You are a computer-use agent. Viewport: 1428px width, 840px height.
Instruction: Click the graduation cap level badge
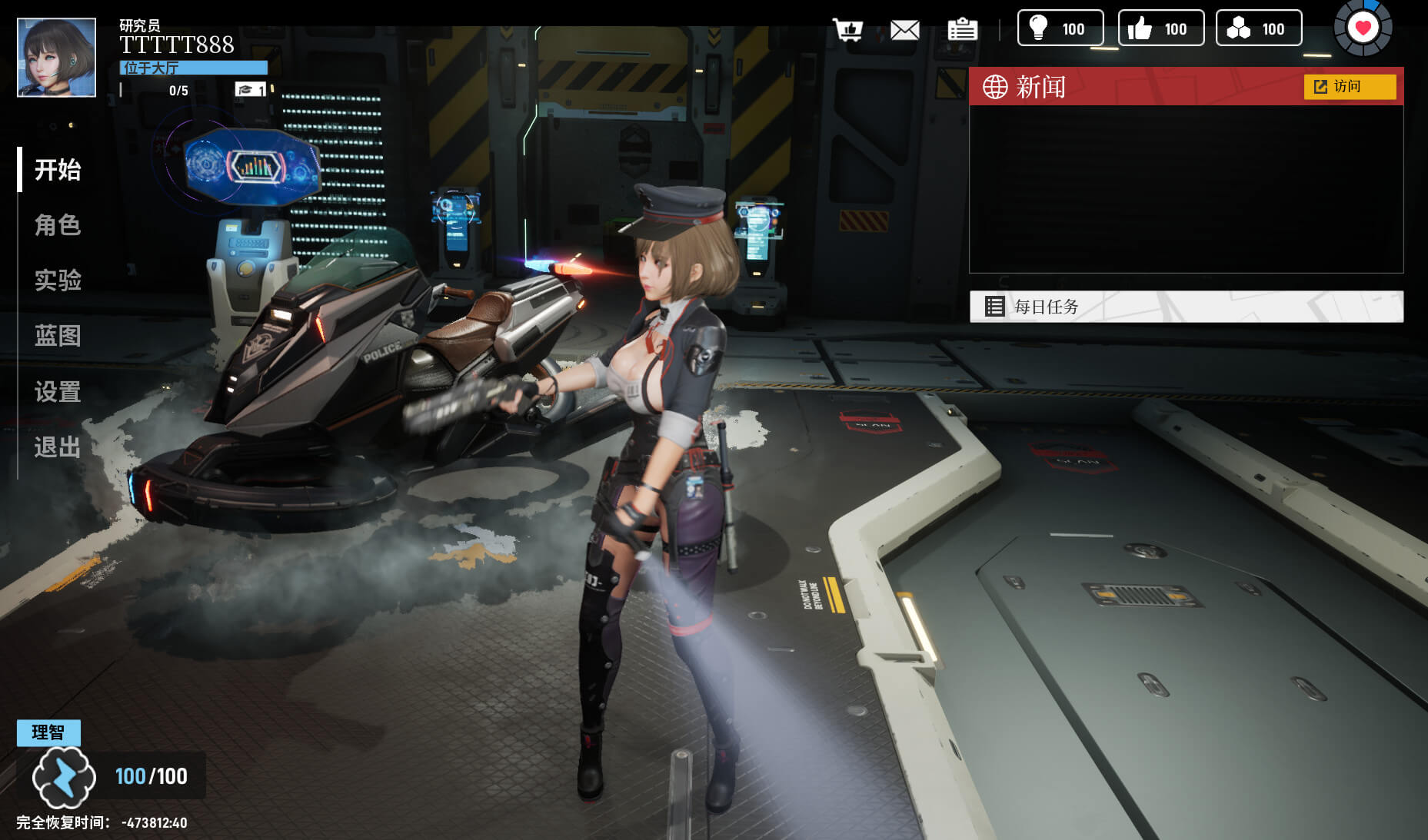point(250,90)
